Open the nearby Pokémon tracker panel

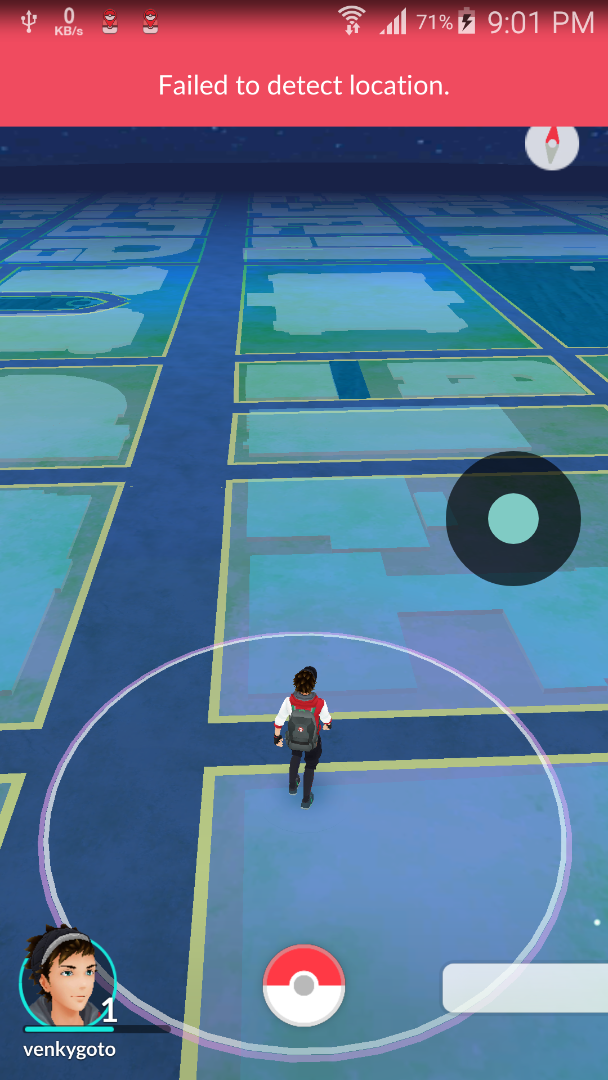[526, 988]
